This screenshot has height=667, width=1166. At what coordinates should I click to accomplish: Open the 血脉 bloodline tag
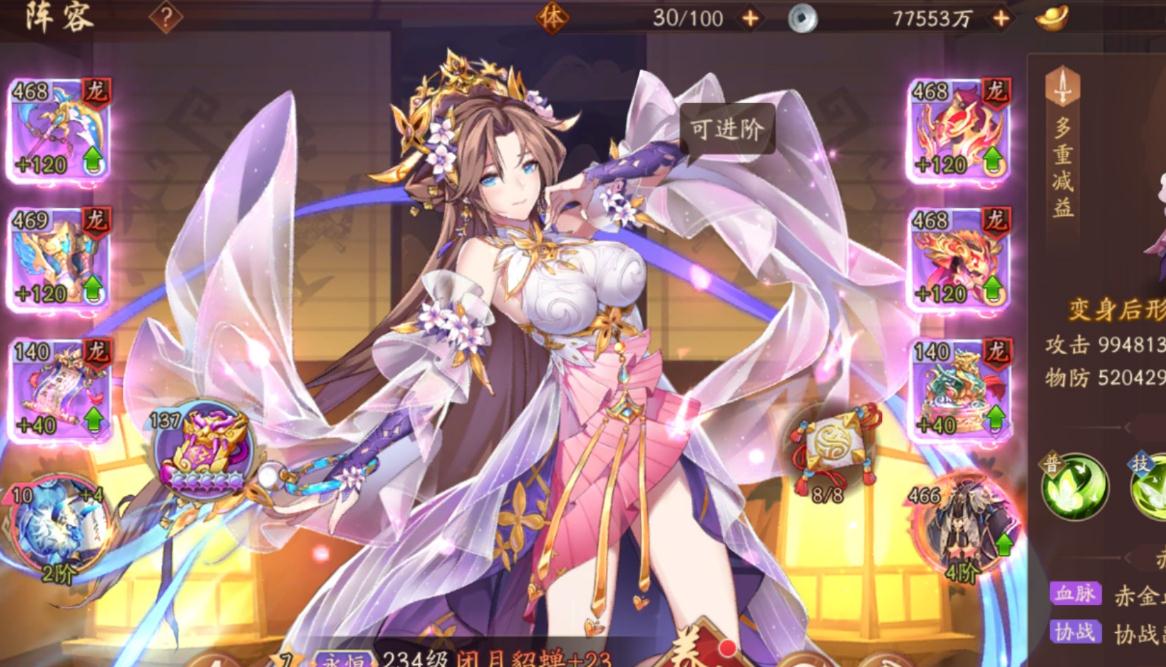coord(1073,593)
